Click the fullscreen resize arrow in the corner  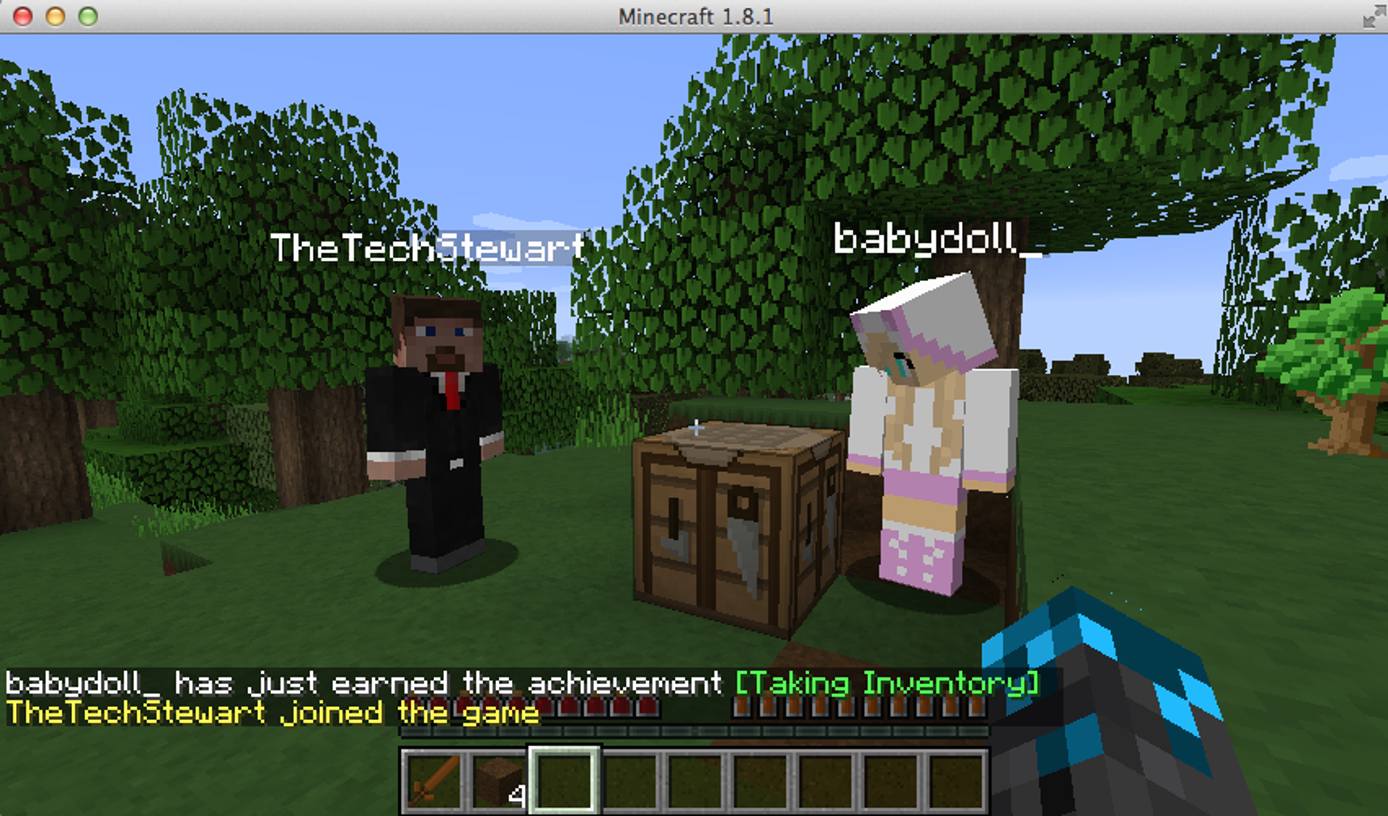(x=1373, y=16)
